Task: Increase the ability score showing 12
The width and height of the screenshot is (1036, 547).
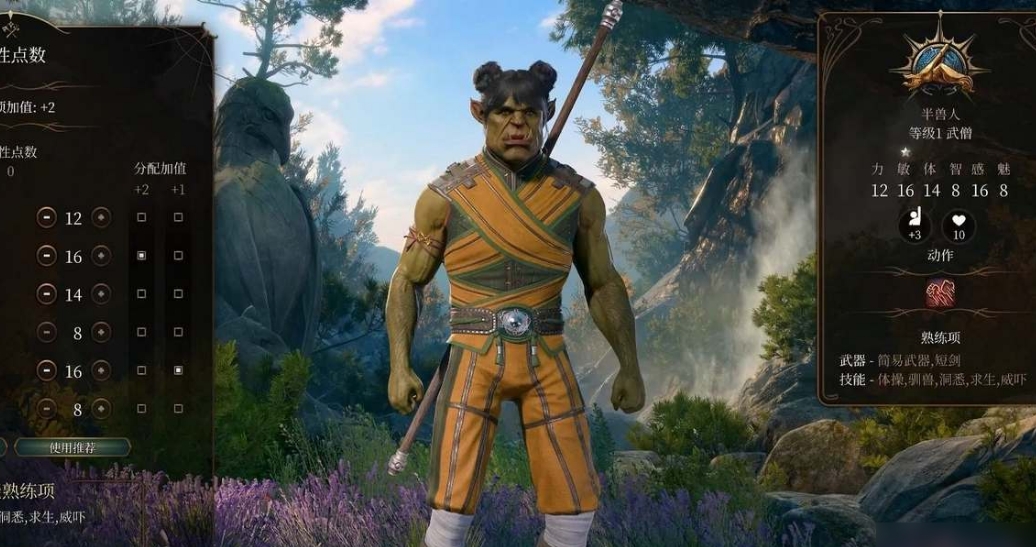Action: (101, 217)
